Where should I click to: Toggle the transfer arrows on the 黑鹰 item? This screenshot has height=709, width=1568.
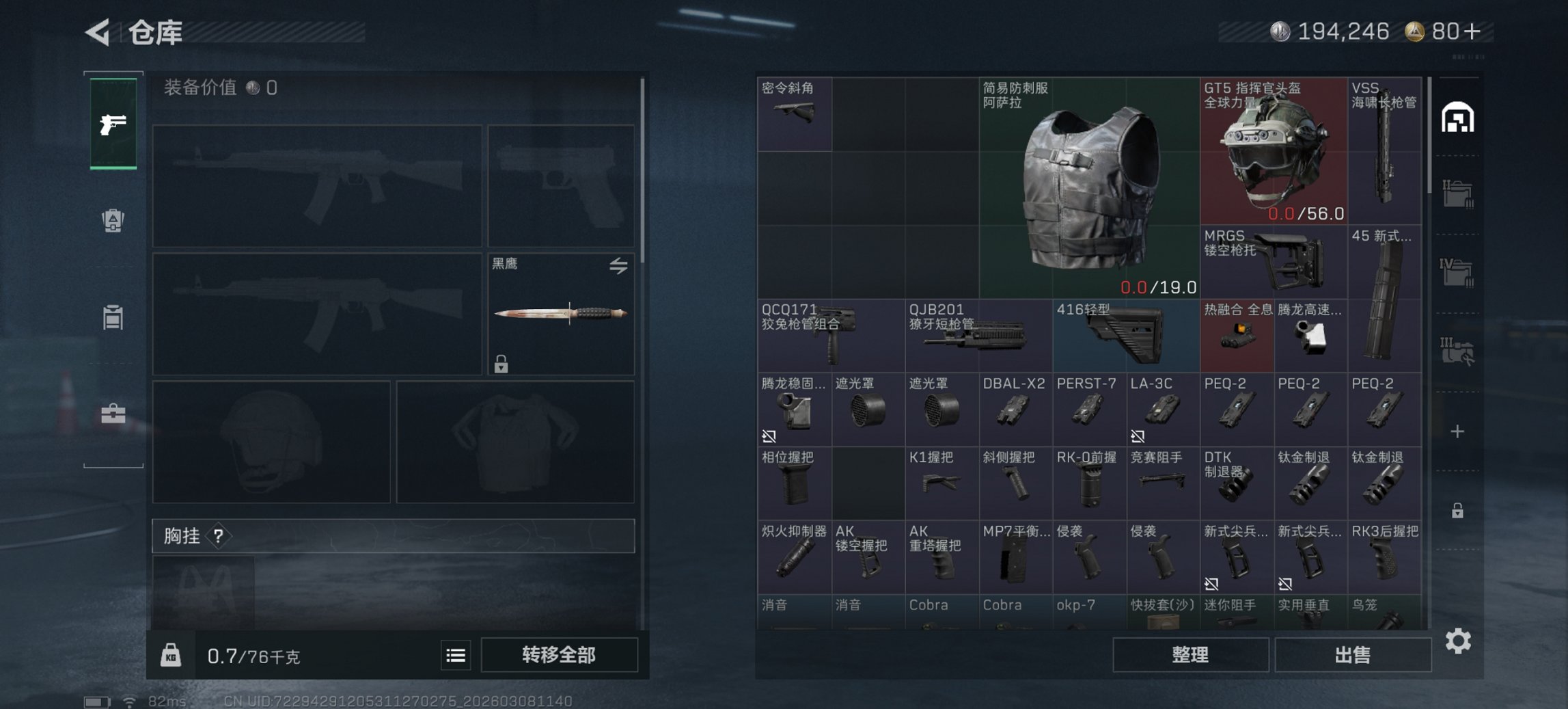[x=619, y=267]
